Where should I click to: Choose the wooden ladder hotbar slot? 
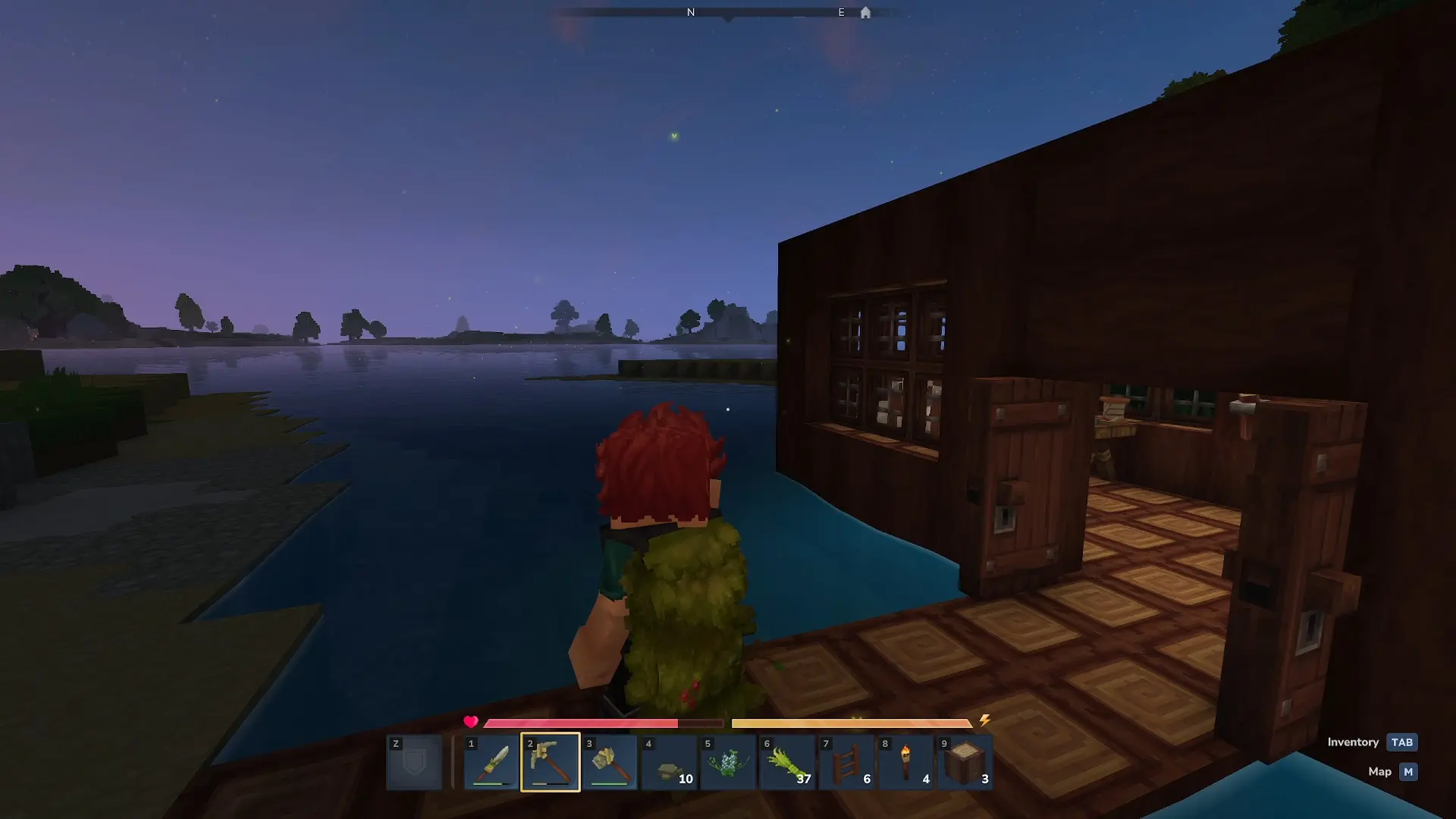click(x=846, y=762)
